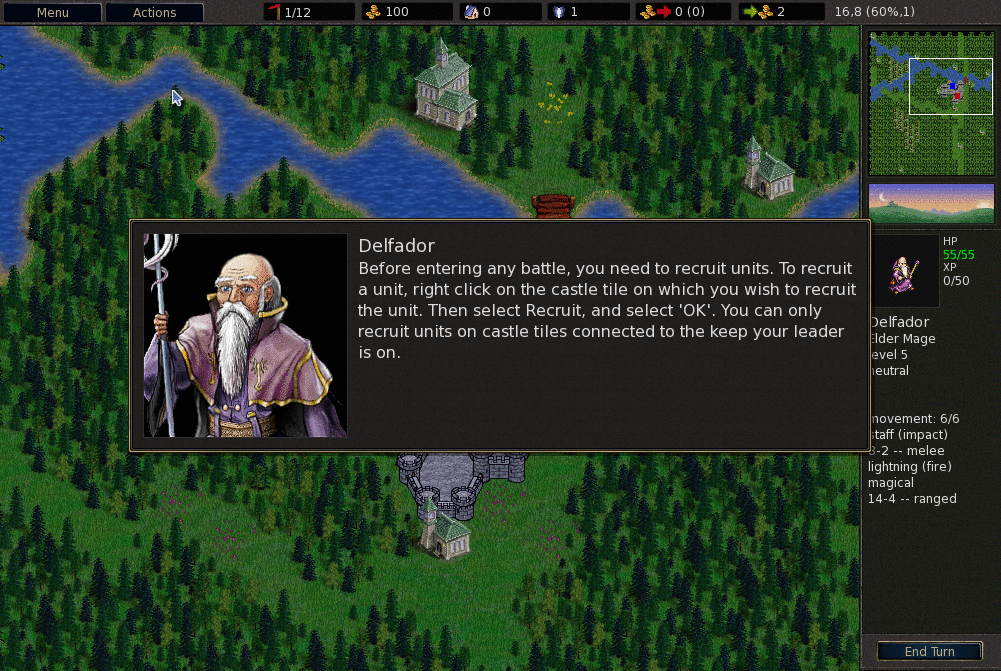Open the Menu dropdown
This screenshot has height=671, width=1001.
[x=52, y=13]
